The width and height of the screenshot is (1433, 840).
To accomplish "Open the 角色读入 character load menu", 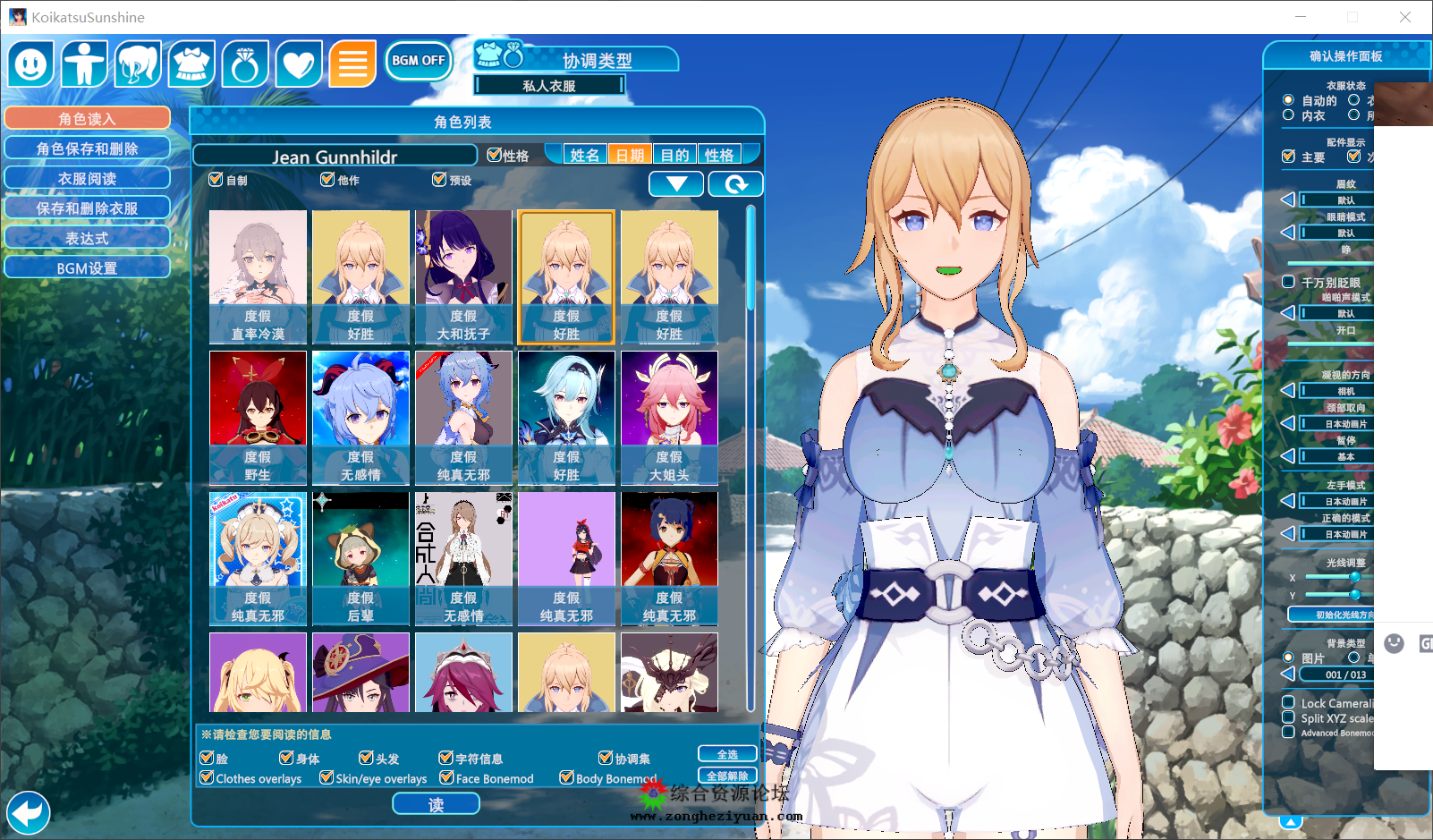I will pos(87,118).
